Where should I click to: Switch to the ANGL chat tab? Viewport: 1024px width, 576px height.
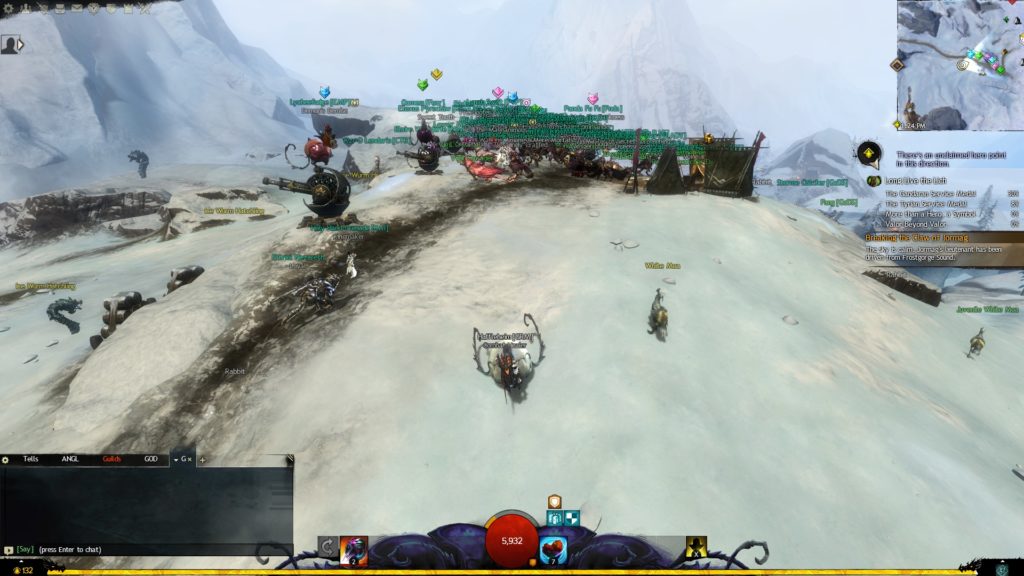70,459
